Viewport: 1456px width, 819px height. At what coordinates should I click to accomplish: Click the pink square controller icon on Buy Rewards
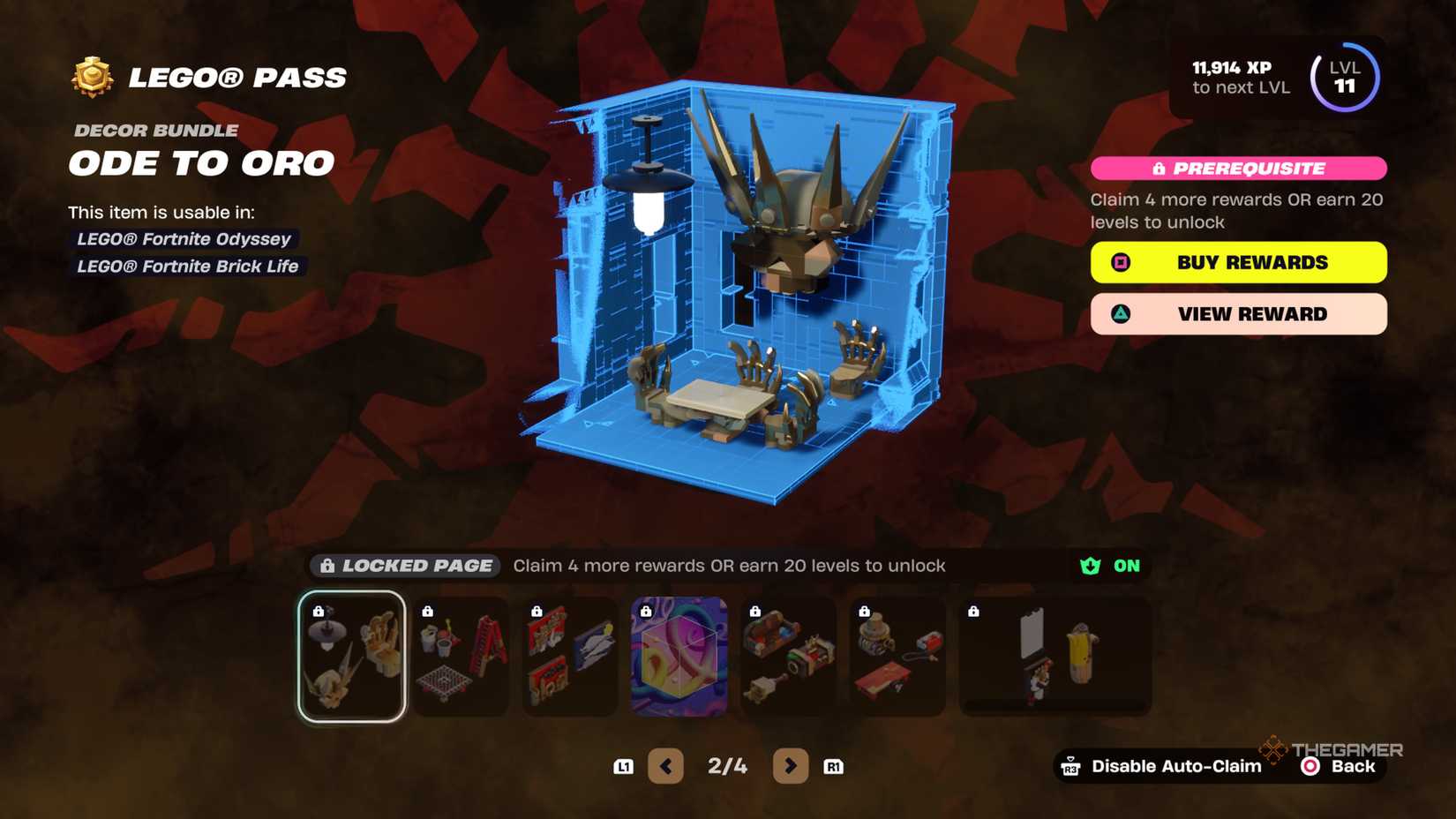click(1120, 262)
